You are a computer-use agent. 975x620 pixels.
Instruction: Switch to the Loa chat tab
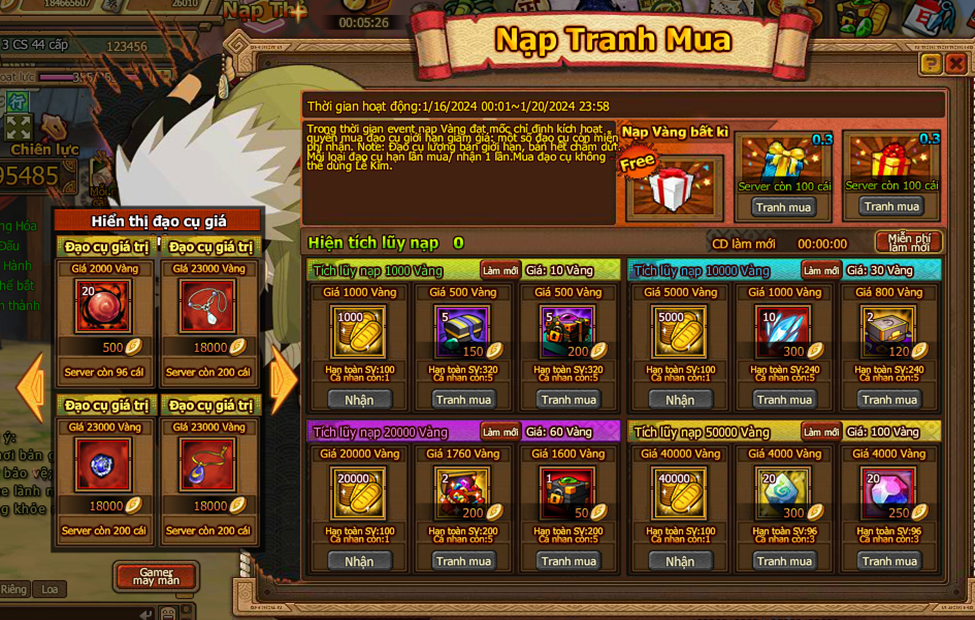click(50, 589)
